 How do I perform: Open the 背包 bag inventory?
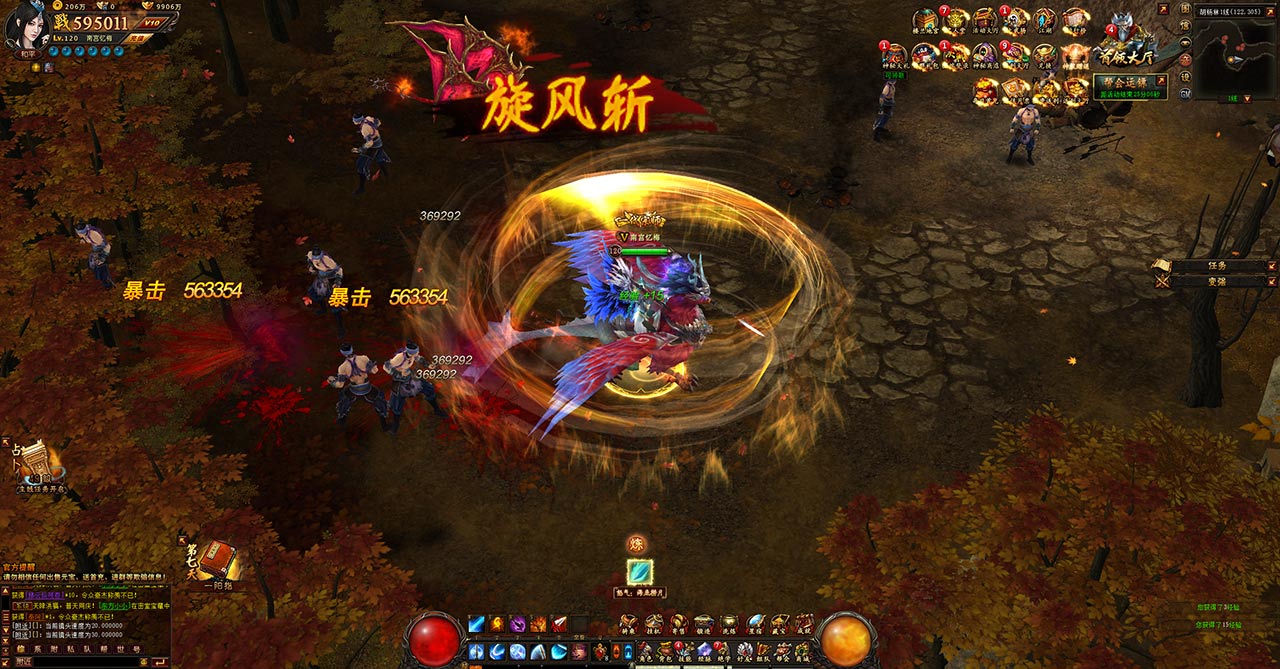click(x=664, y=652)
